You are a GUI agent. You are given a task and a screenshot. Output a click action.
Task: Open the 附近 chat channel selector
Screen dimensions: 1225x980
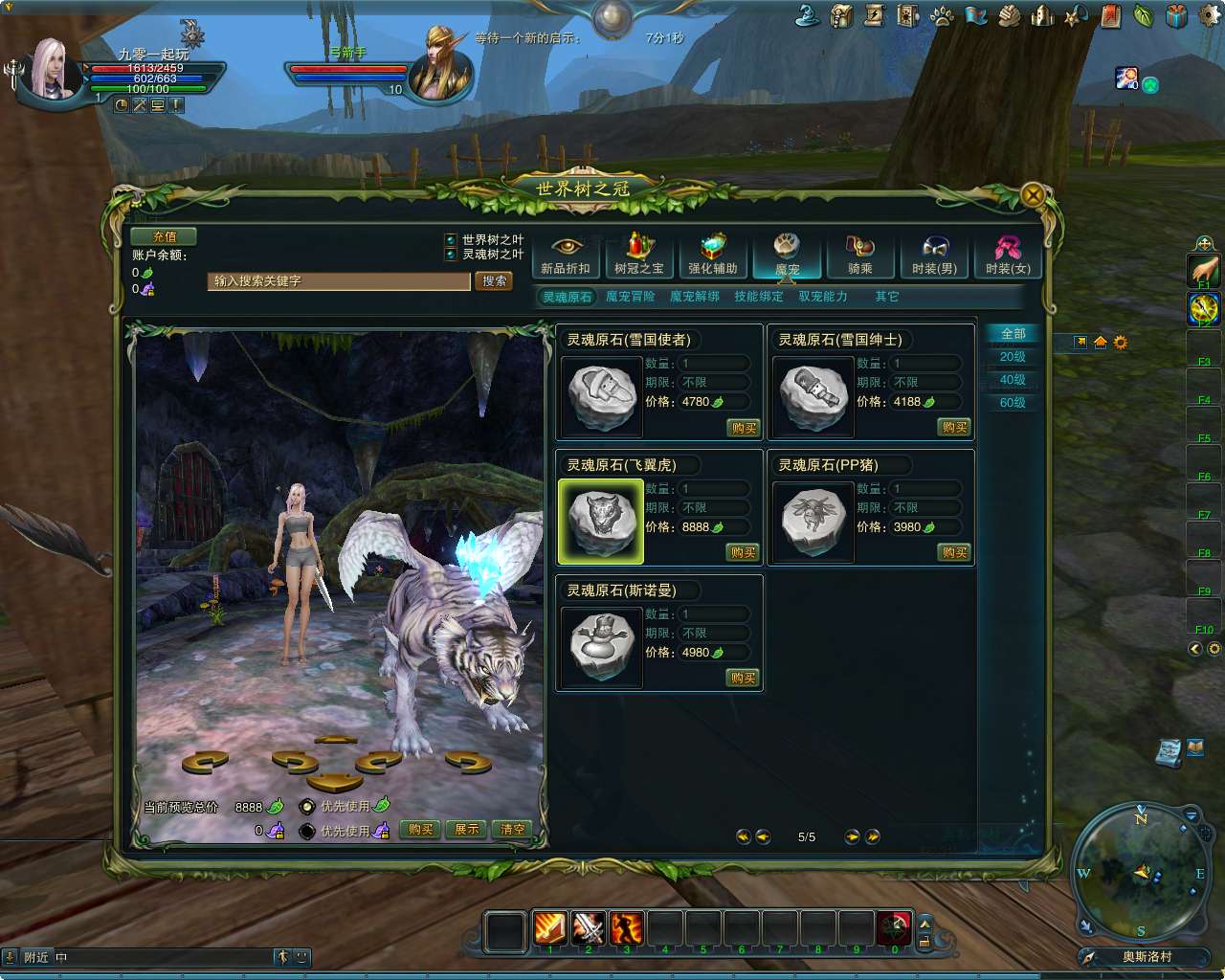(x=36, y=956)
